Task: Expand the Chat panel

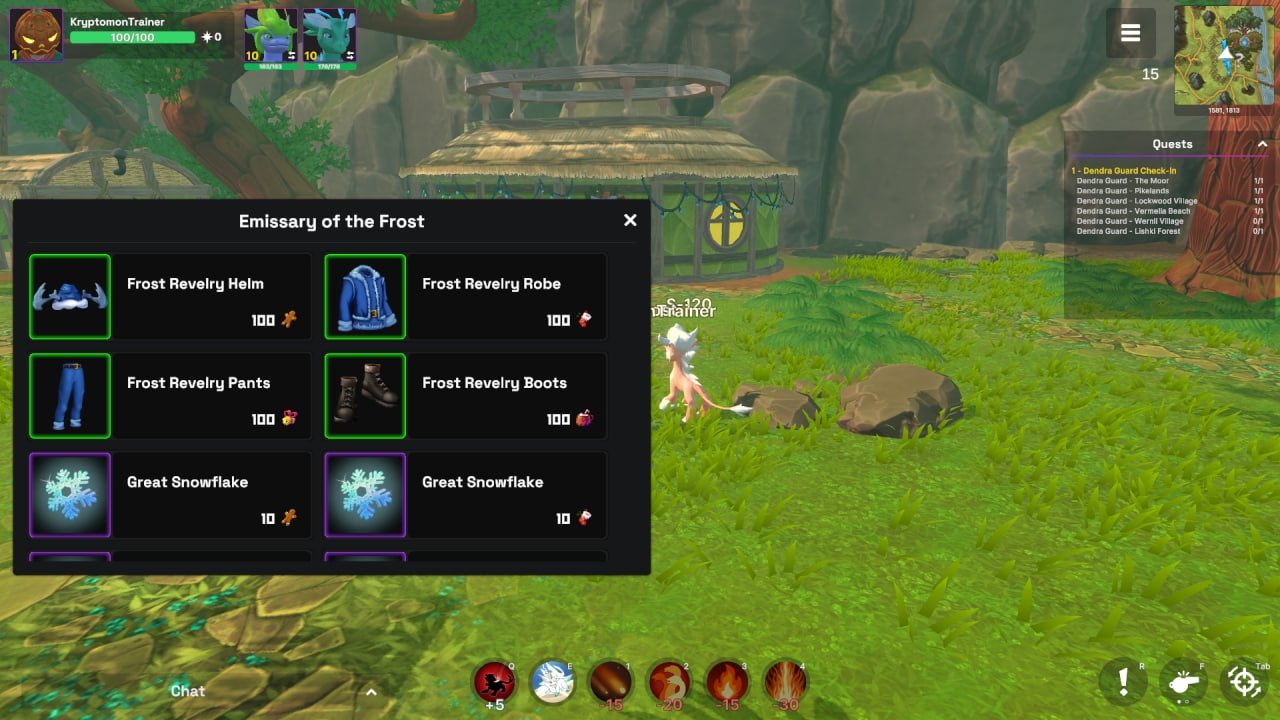Action: (x=371, y=691)
